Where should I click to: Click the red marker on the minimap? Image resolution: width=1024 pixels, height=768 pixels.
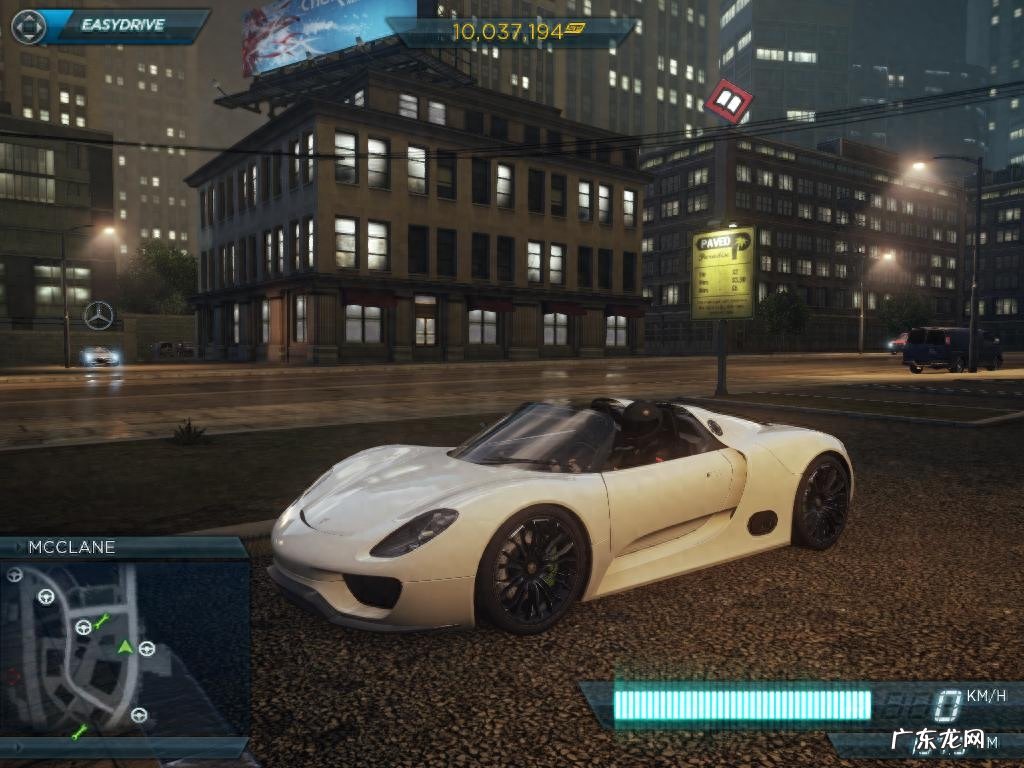12,677
